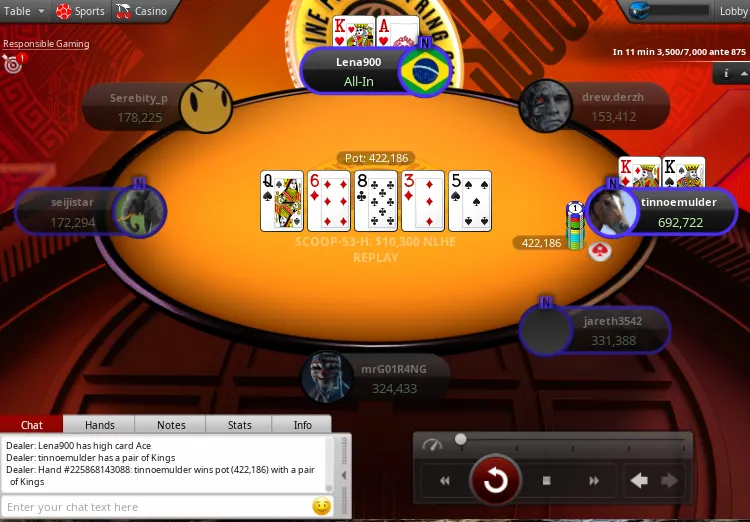Switch to the Hands tab
750x522 pixels.
point(99,425)
